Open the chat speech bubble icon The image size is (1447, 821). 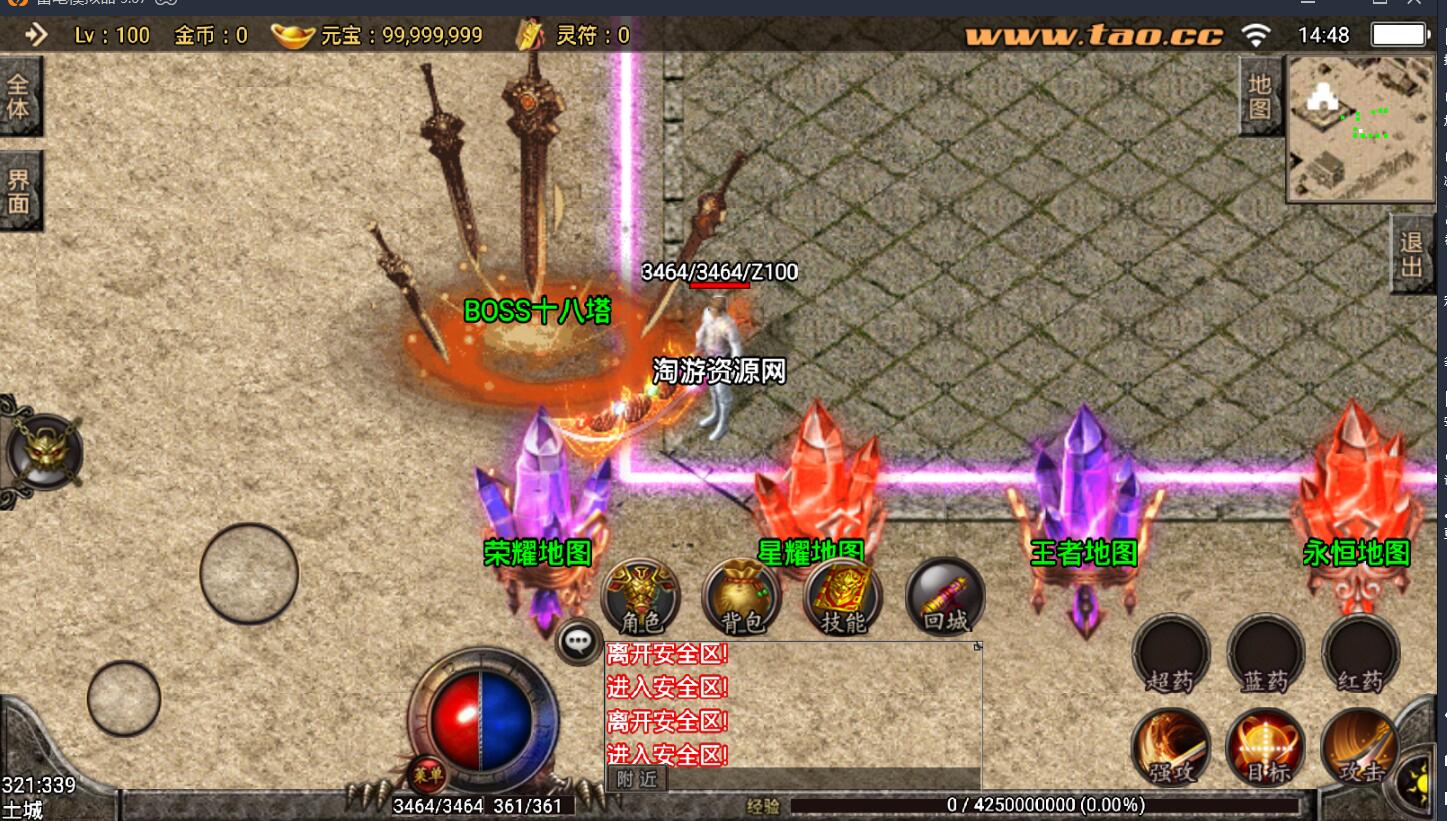579,641
